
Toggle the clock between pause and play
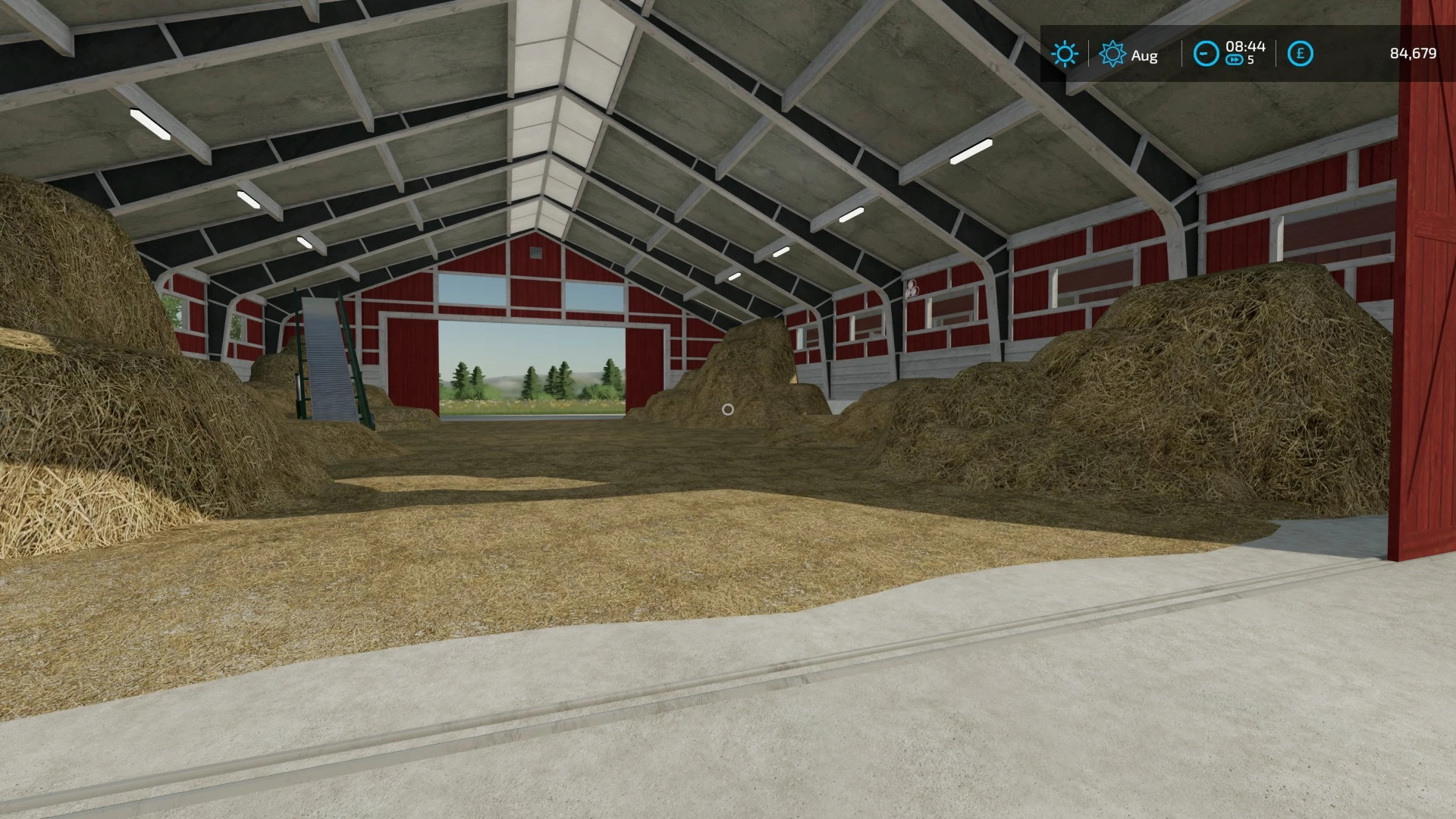point(1207,53)
